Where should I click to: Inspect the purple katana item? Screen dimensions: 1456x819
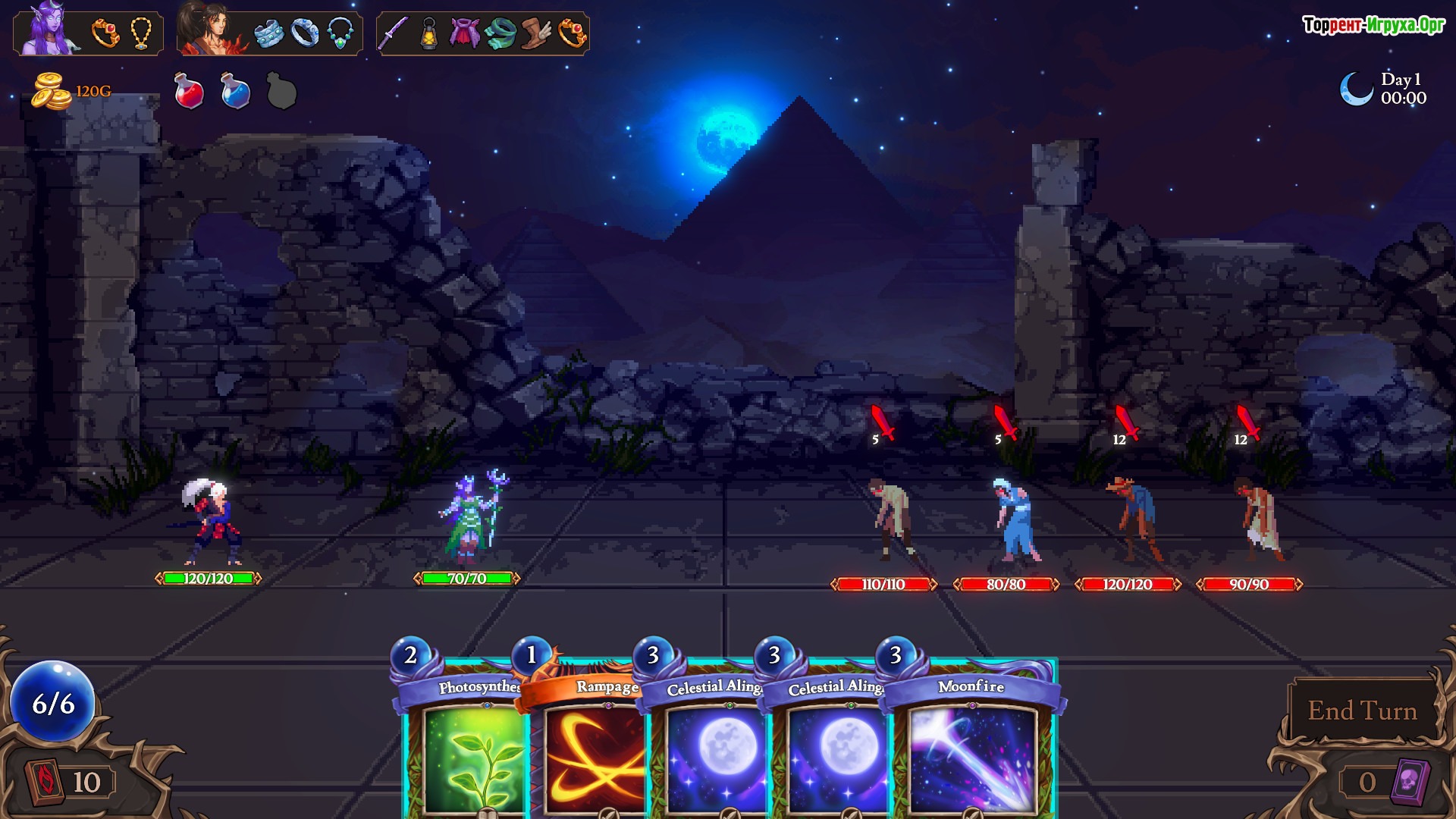tap(394, 33)
